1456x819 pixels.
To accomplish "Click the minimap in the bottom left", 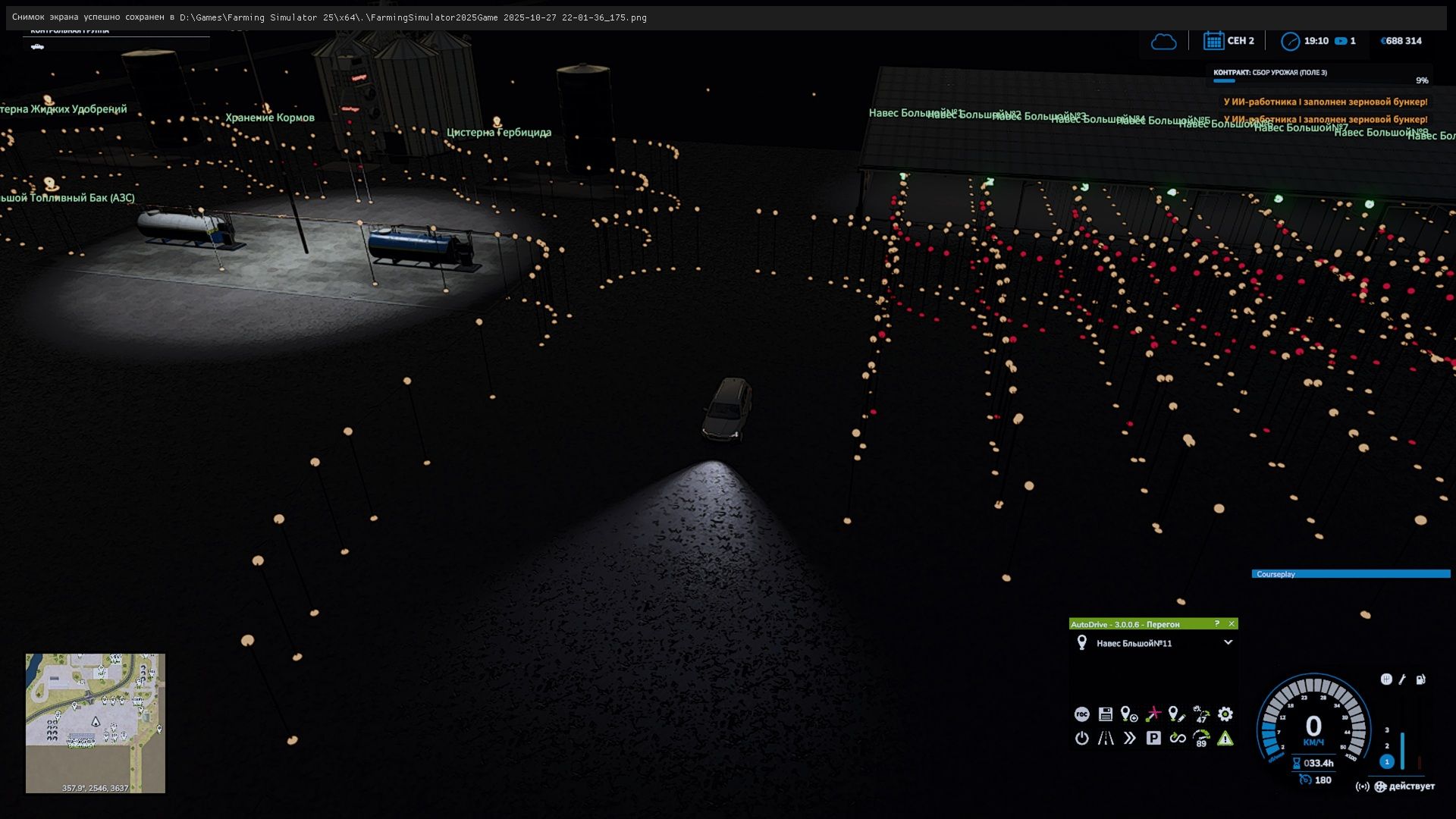I will pos(95,724).
